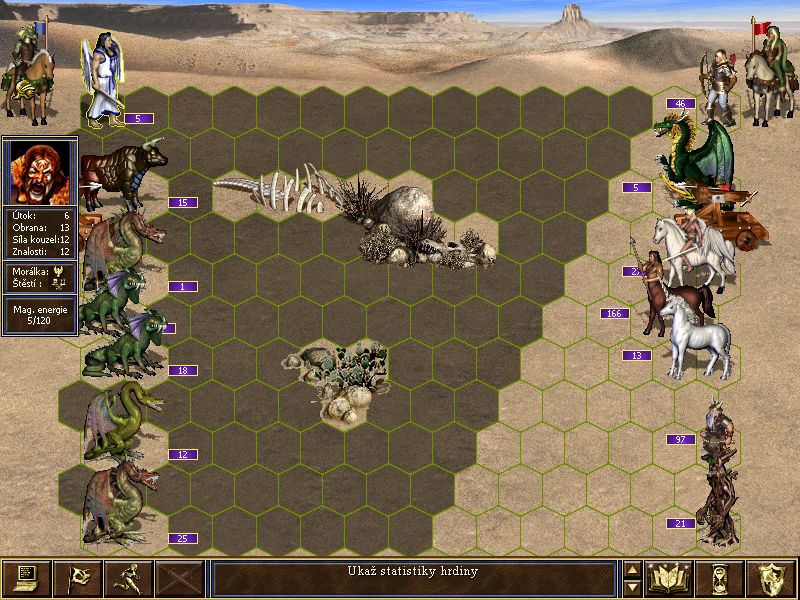Open the spellbook to cast a spell
The image size is (800, 600).
click(671, 577)
